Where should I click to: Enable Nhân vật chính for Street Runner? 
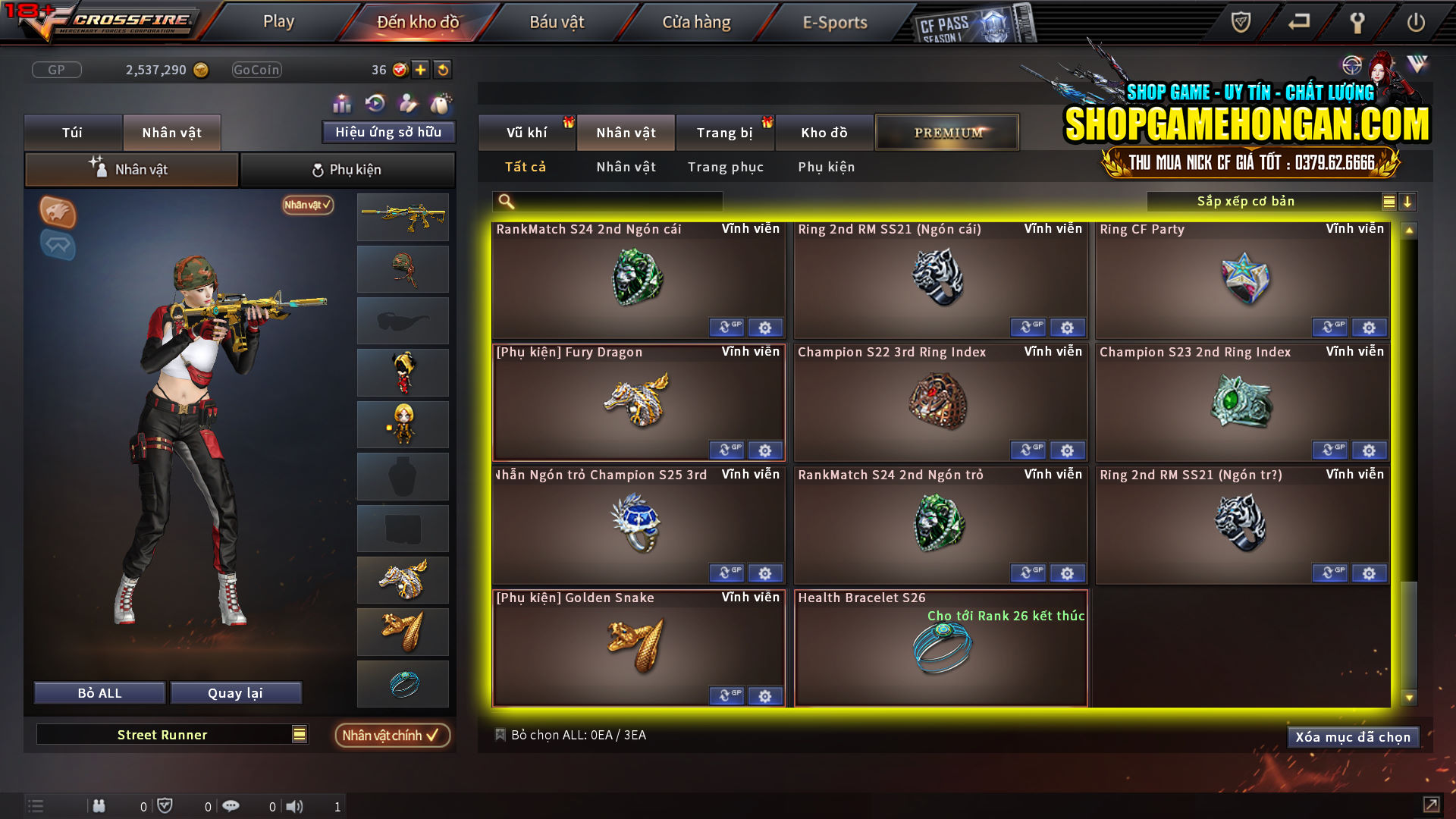pyautogui.click(x=391, y=735)
